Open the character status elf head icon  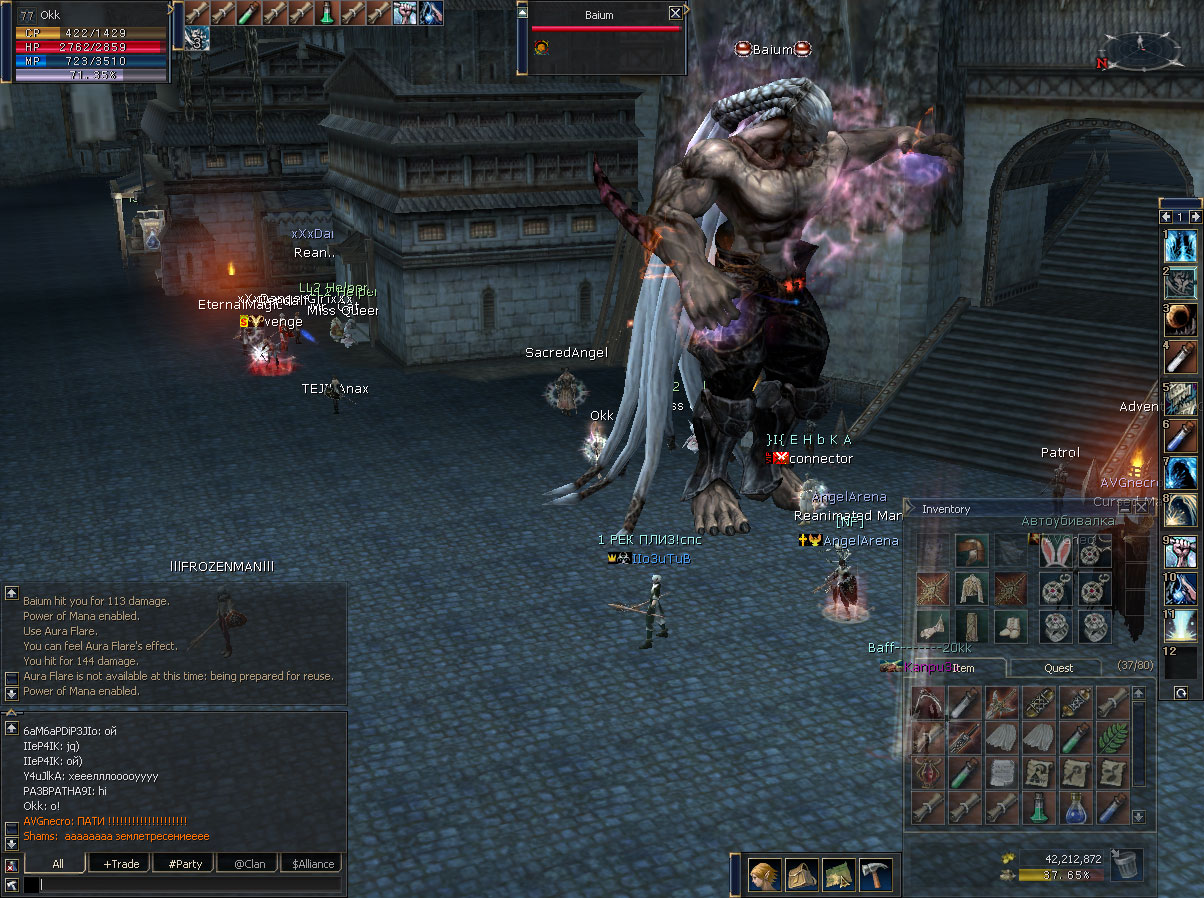point(765,876)
